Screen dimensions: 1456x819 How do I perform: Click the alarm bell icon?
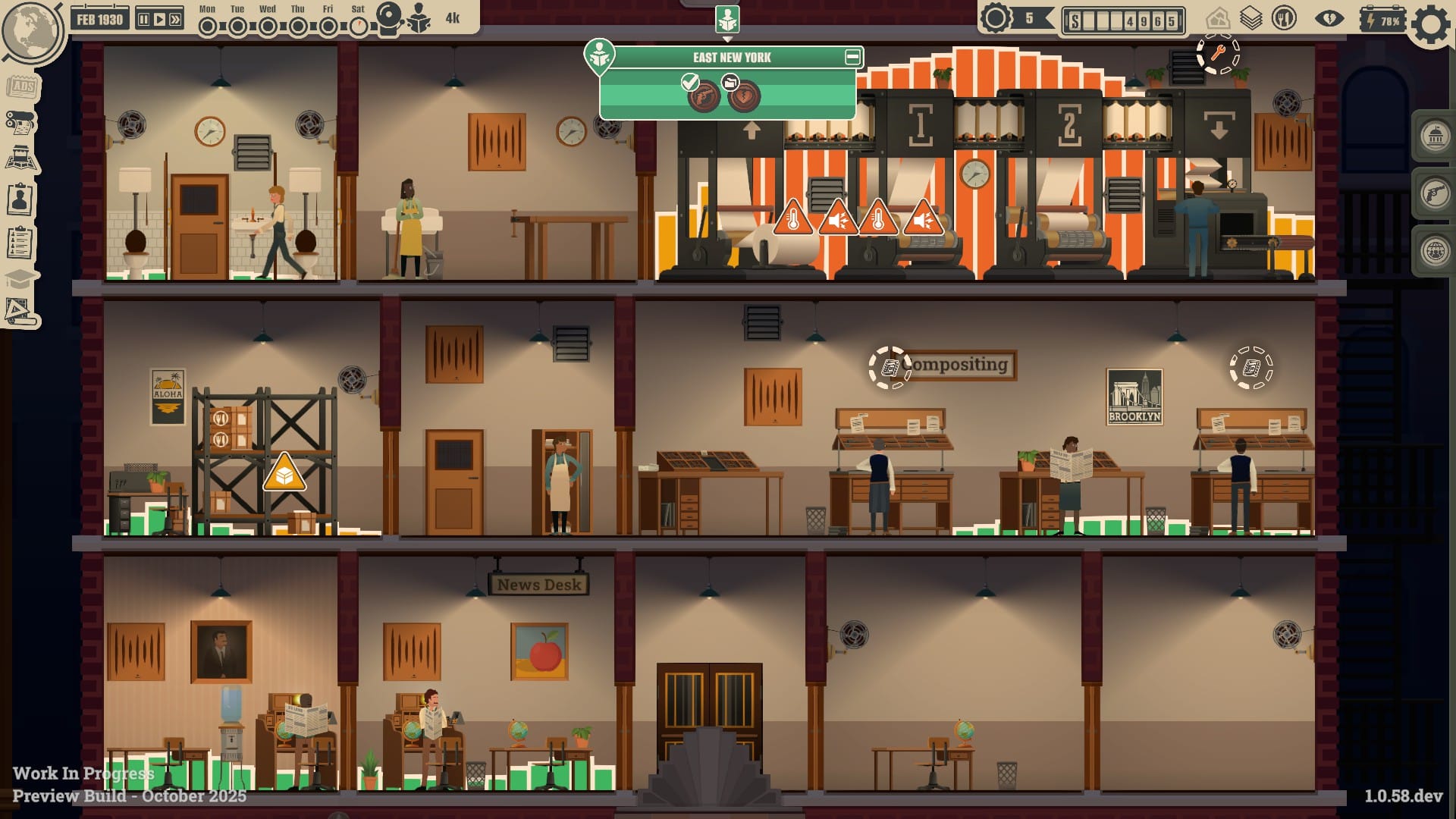[390, 18]
